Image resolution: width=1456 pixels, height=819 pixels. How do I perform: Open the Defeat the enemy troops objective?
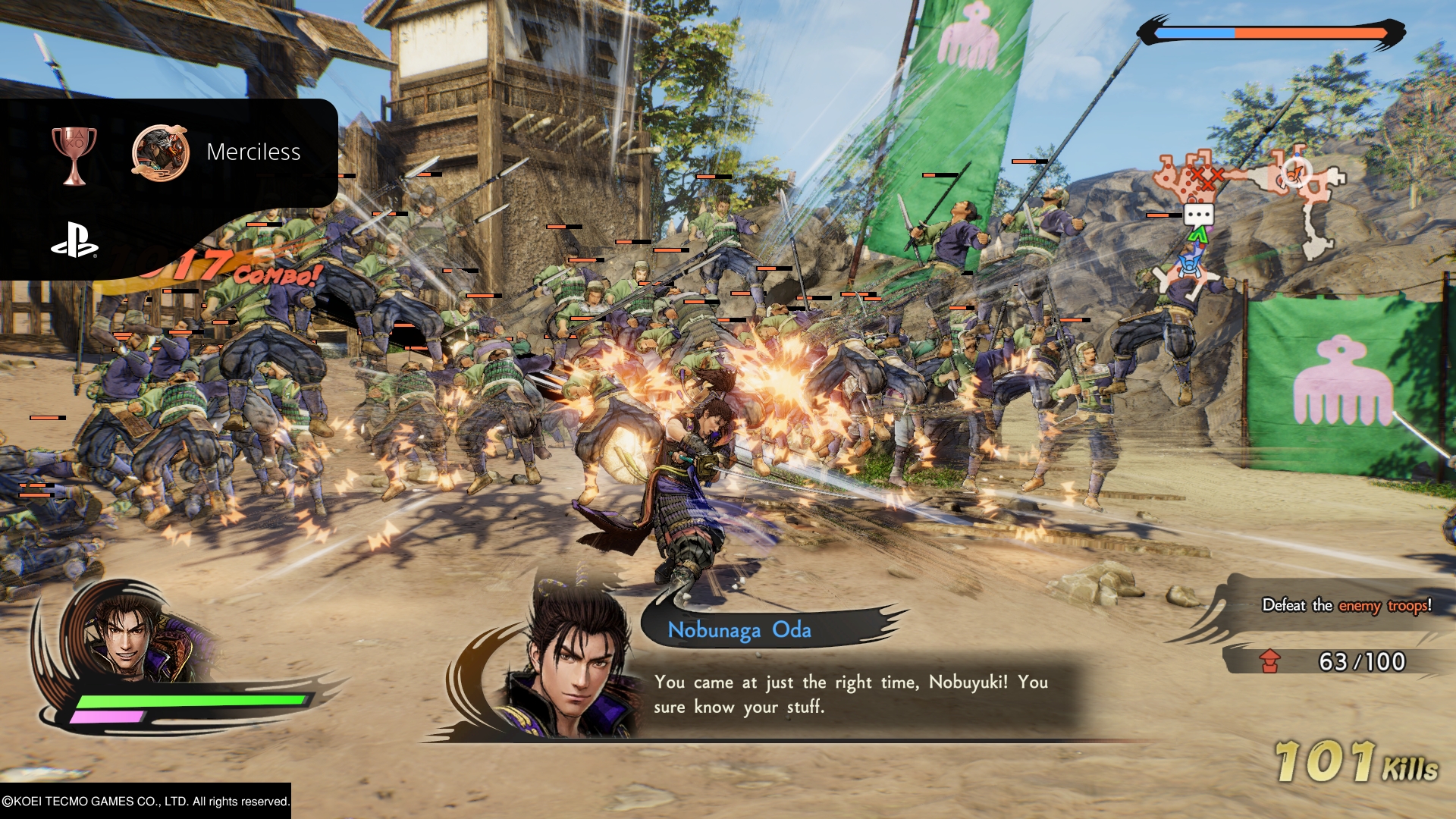(x=1346, y=605)
